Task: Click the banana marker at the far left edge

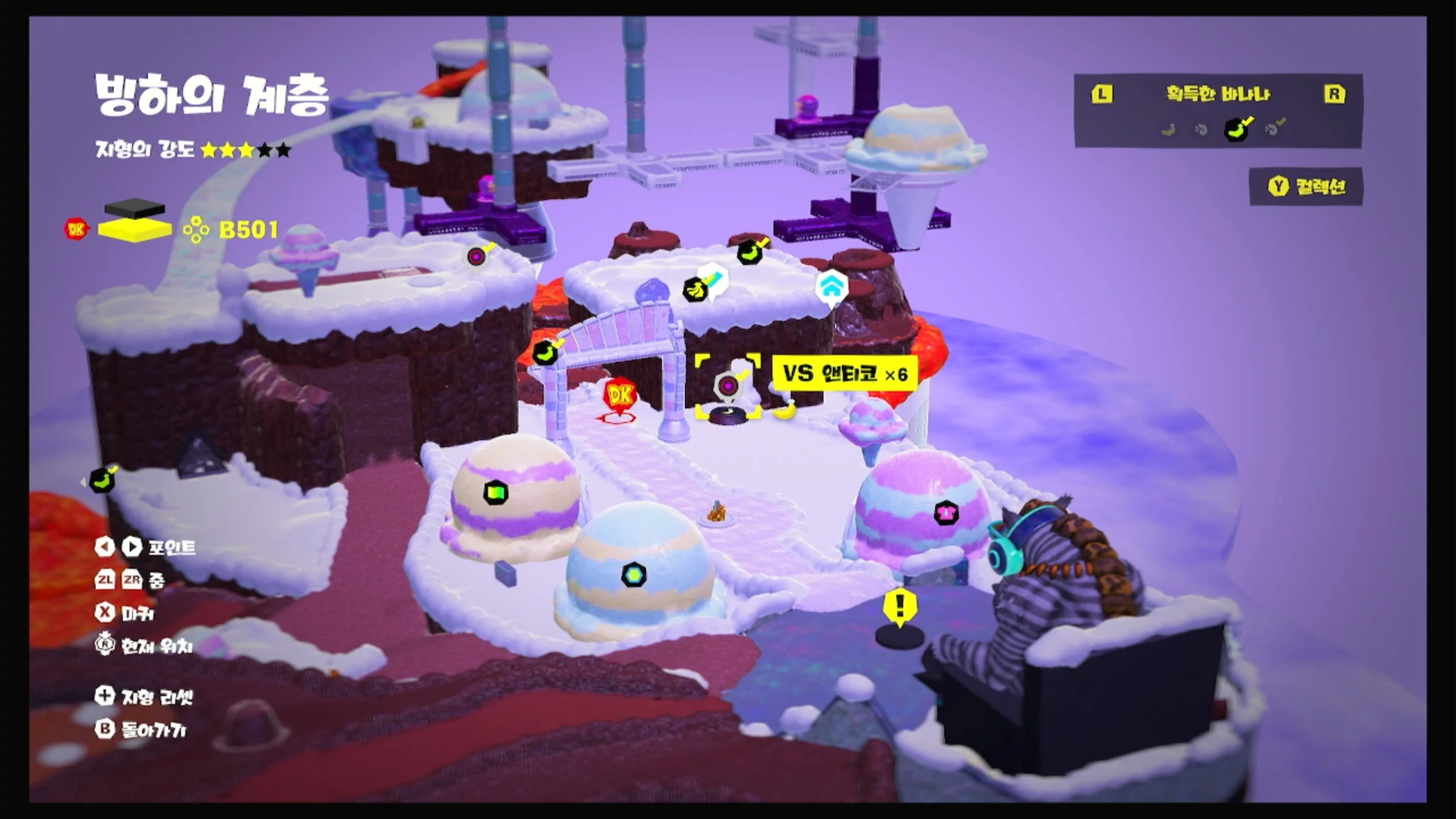Action: click(x=102, y=481)
